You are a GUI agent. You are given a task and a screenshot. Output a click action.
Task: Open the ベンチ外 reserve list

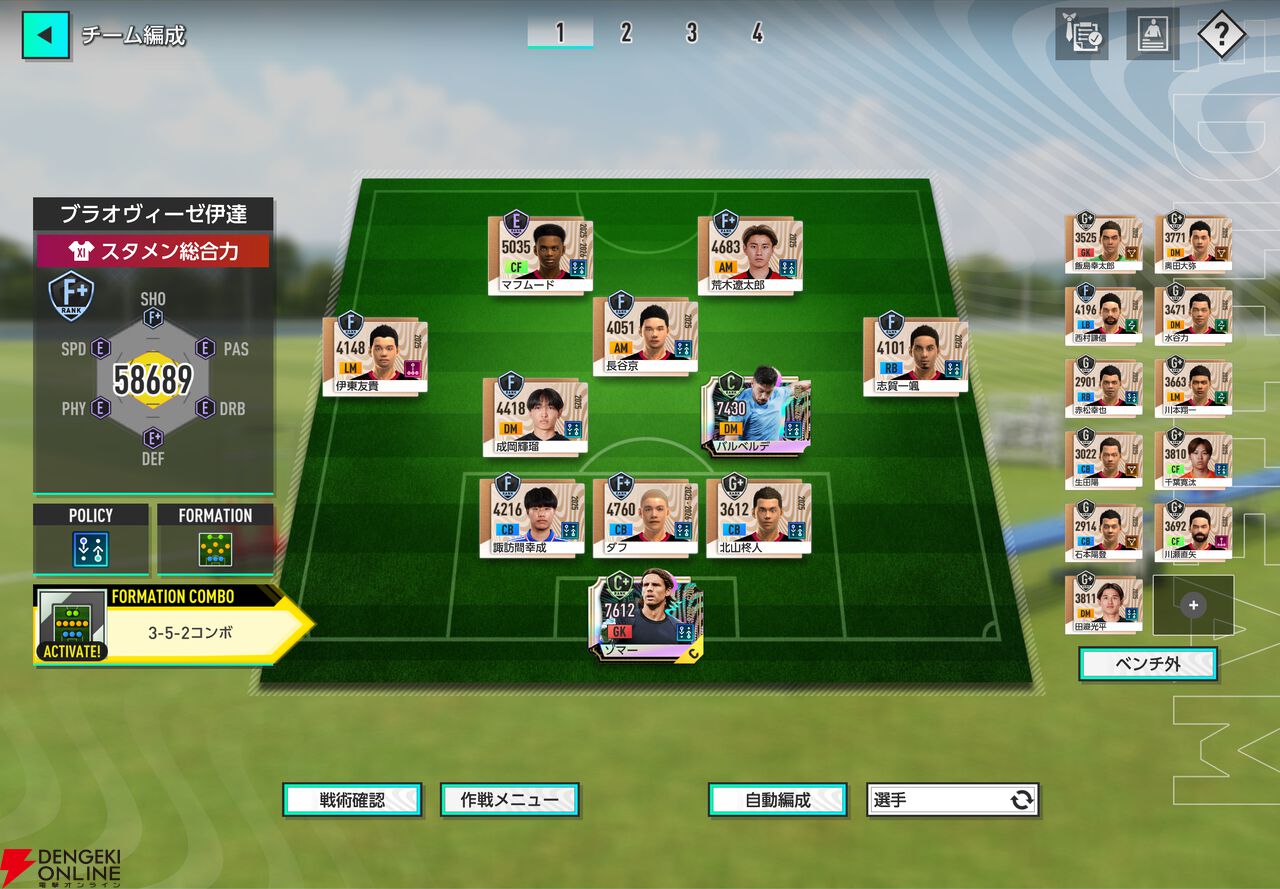click(1147, 664)
